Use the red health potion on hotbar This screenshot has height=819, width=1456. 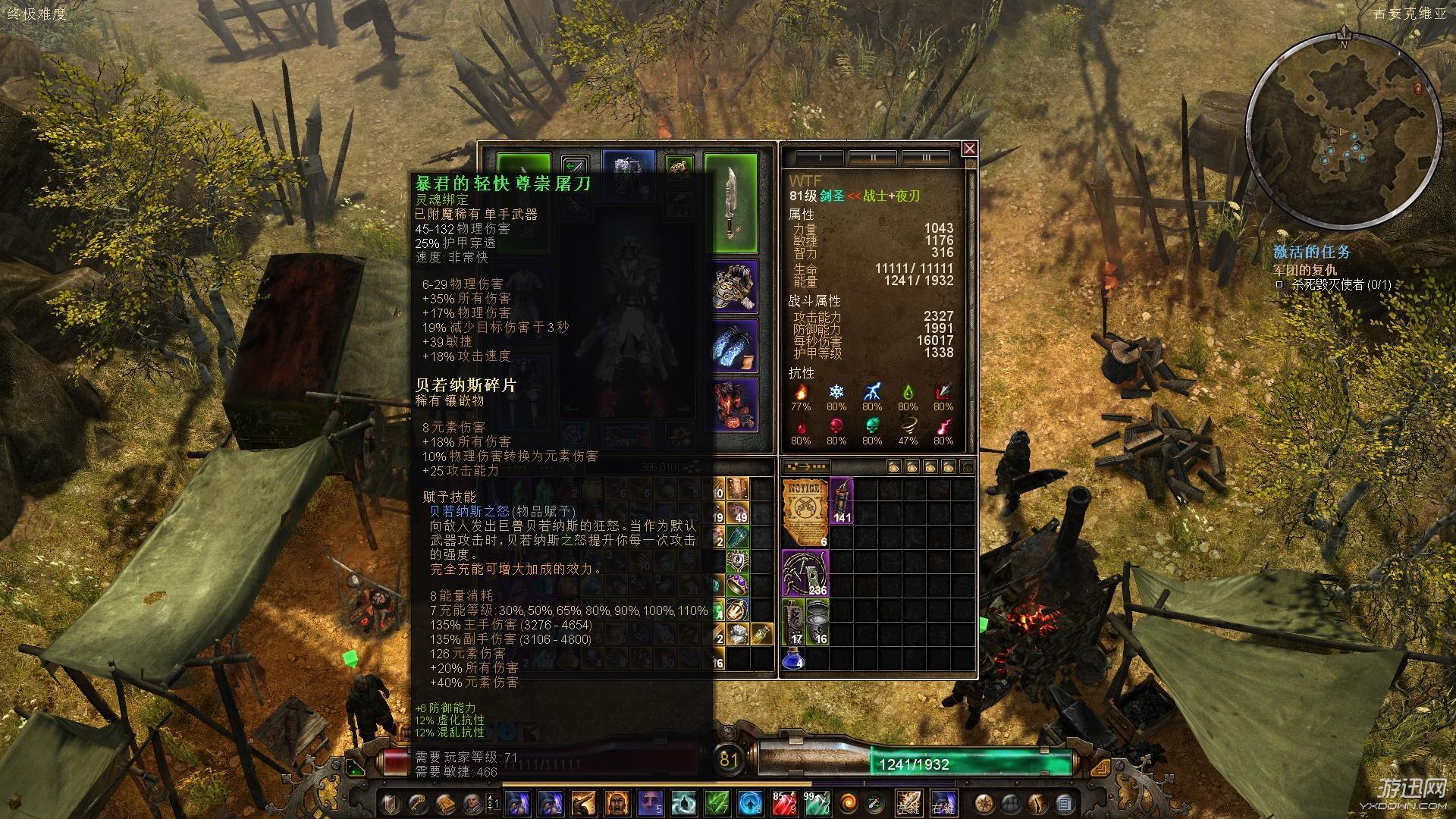pyautogui.click(x=783, y=803)
